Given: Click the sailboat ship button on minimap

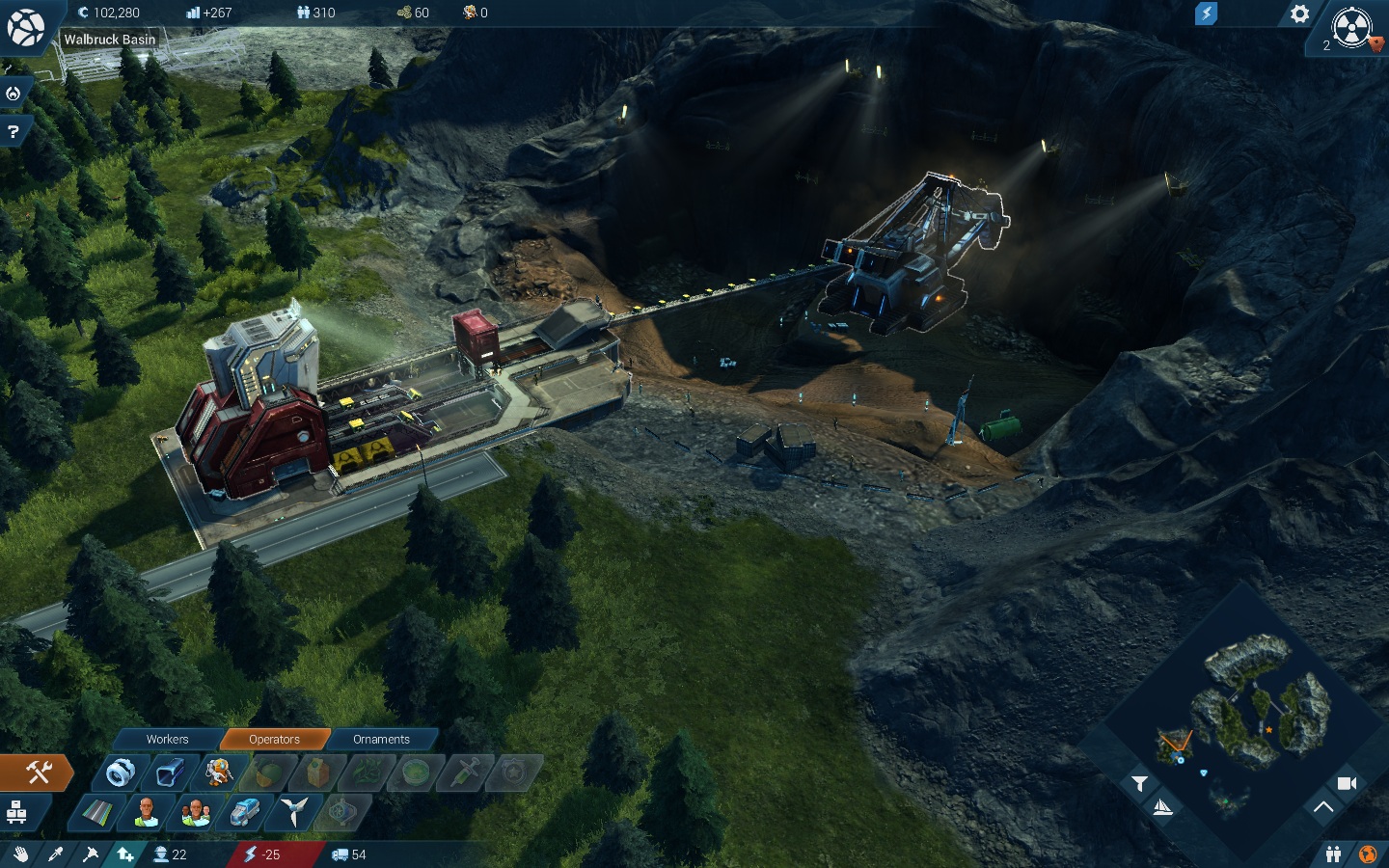Looking at the screenshot, I should click(x=1163, y=807).
